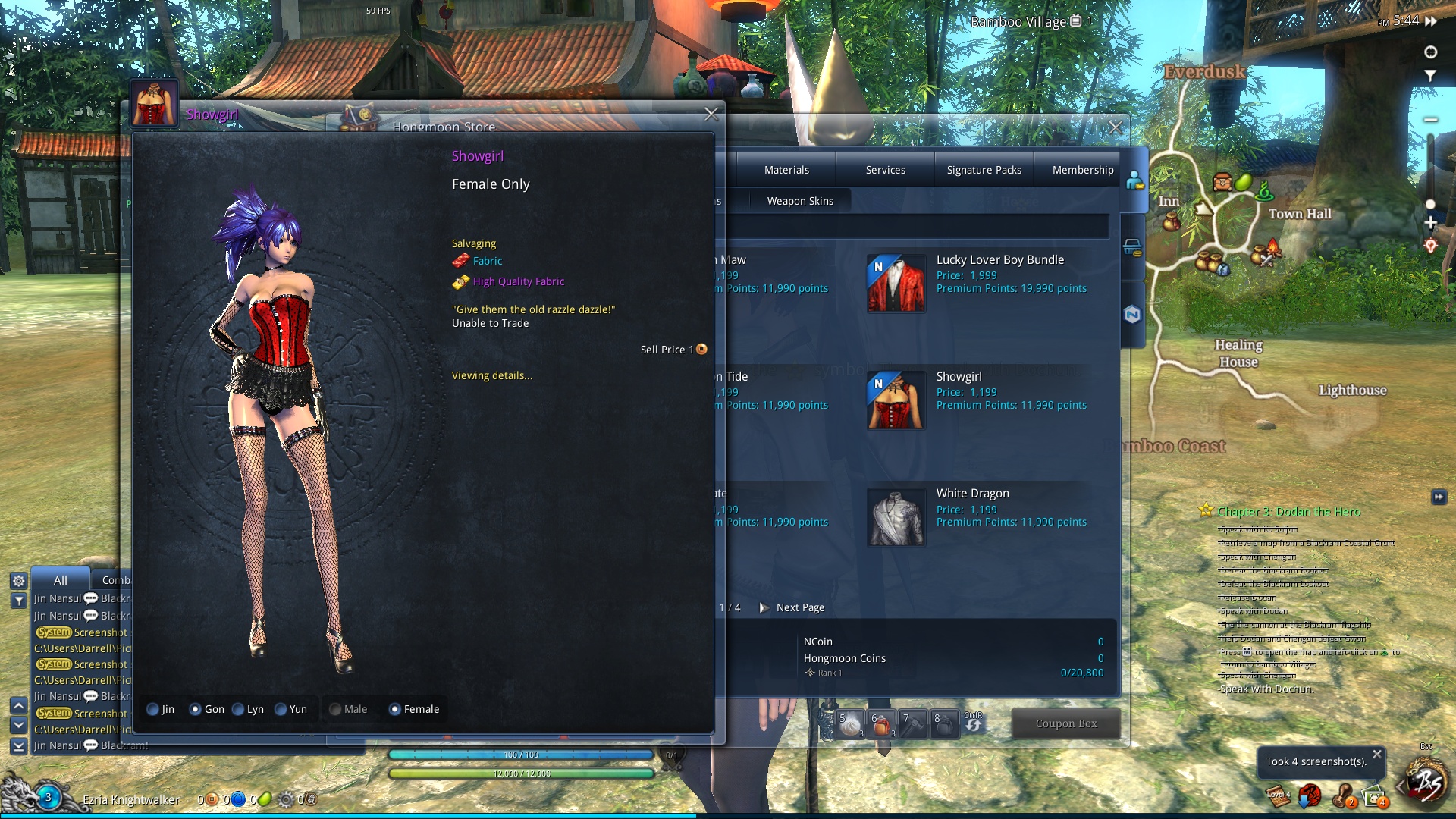
Task: Open the Coupon Box
Action: [1065, 723]
